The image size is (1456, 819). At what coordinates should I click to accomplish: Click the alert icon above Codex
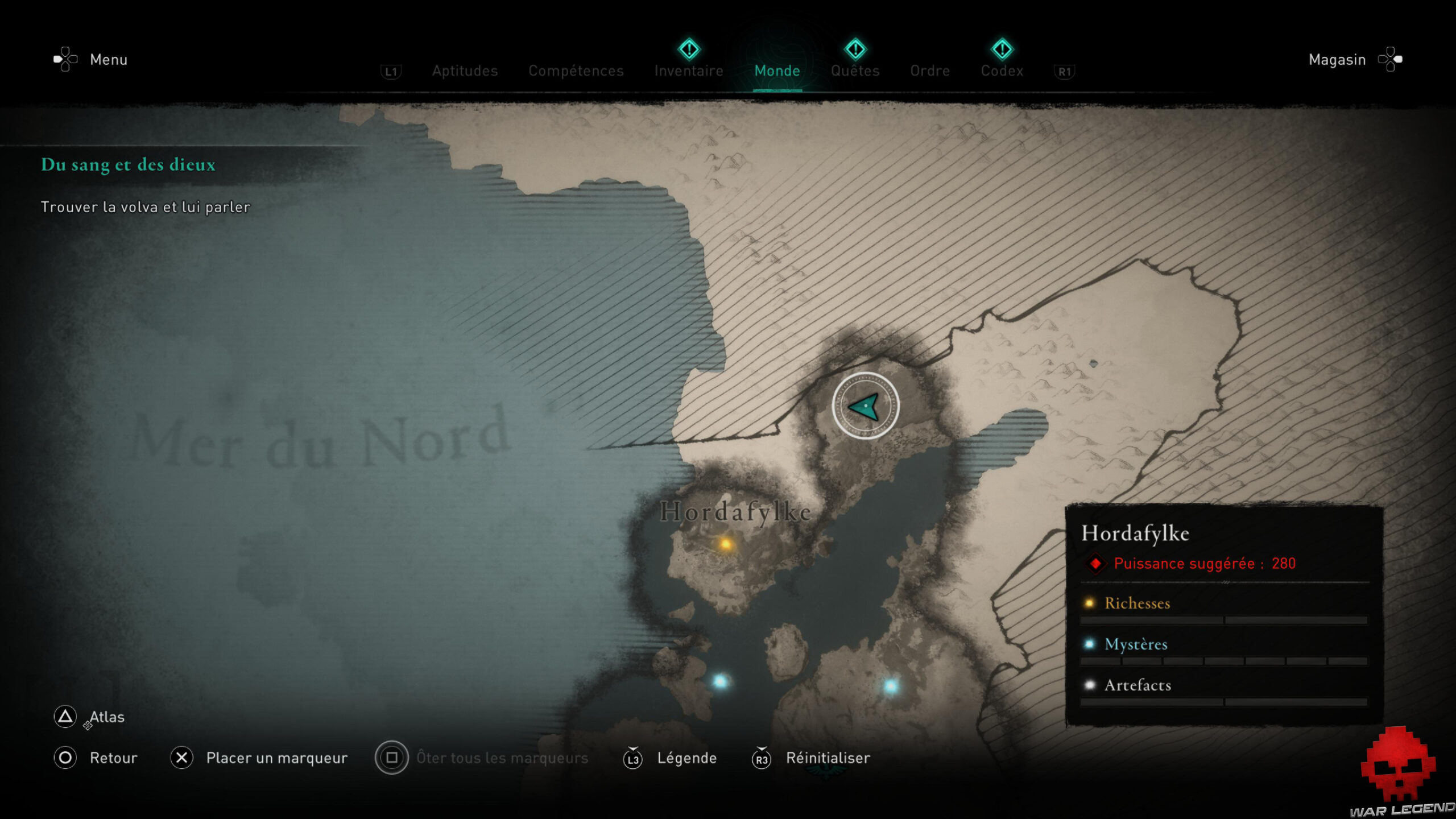click(x=1002, y=50)
